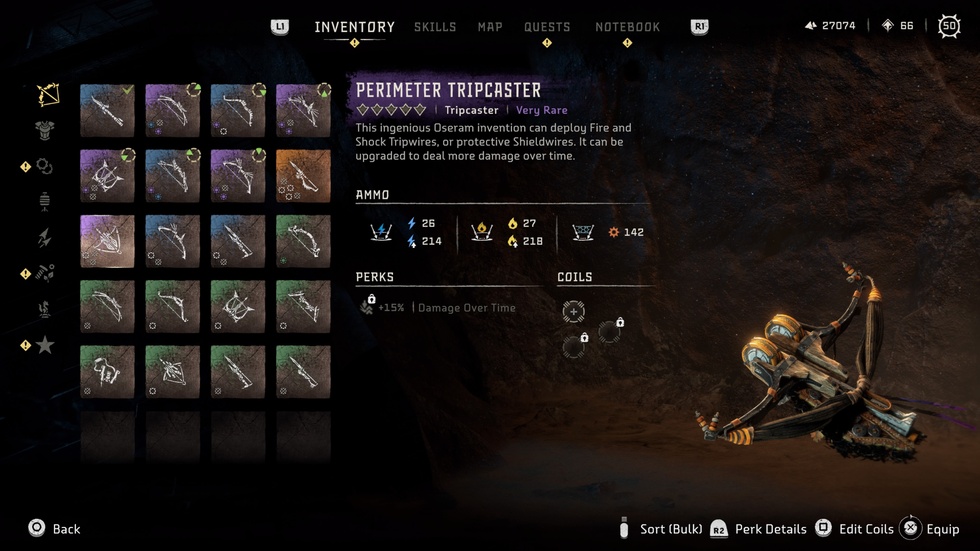This screenshot has width=980, height=551.
Task: Click the highlighted Perimeter Tripcaster slot
Action: (107, 241)
